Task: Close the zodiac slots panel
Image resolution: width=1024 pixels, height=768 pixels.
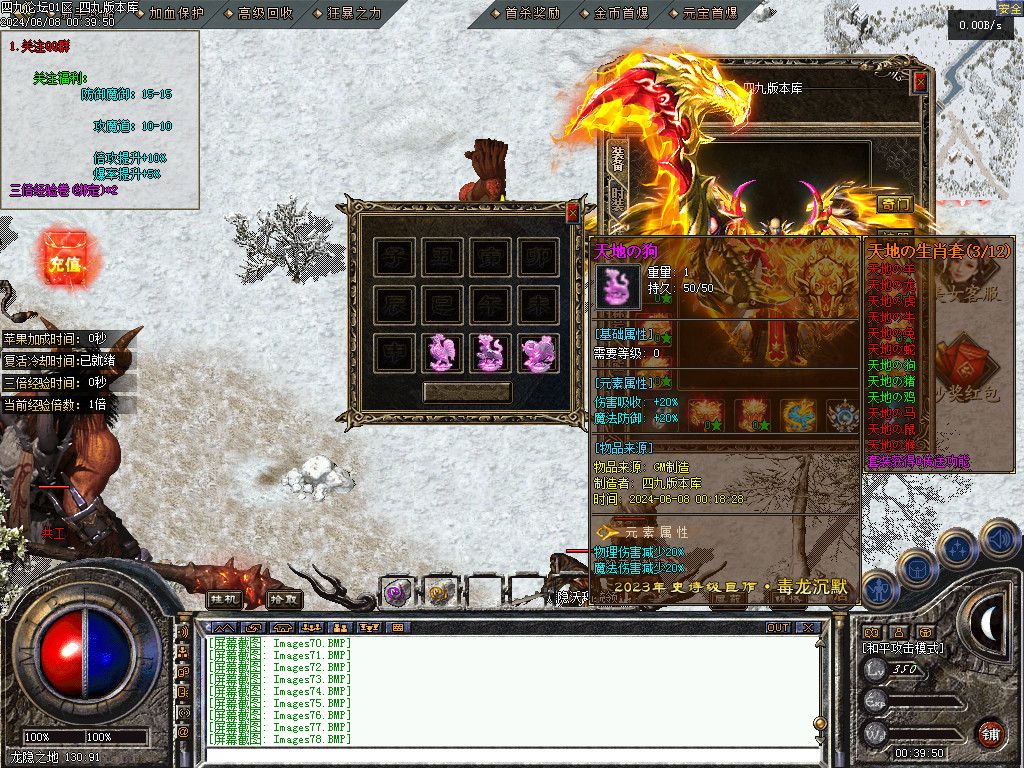Action: 572,213
